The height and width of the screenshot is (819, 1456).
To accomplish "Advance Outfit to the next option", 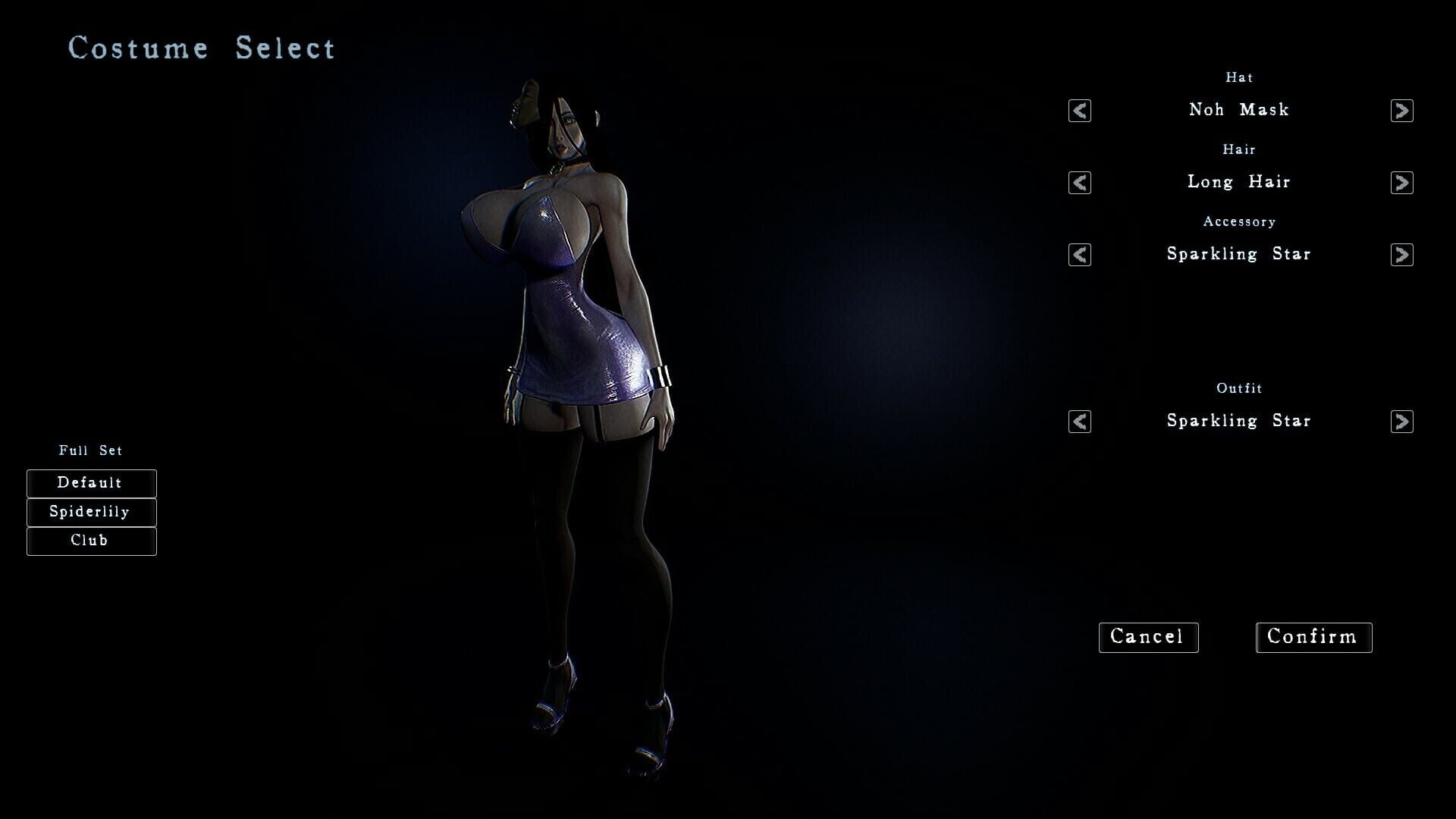I will [x=1403, y=422].
